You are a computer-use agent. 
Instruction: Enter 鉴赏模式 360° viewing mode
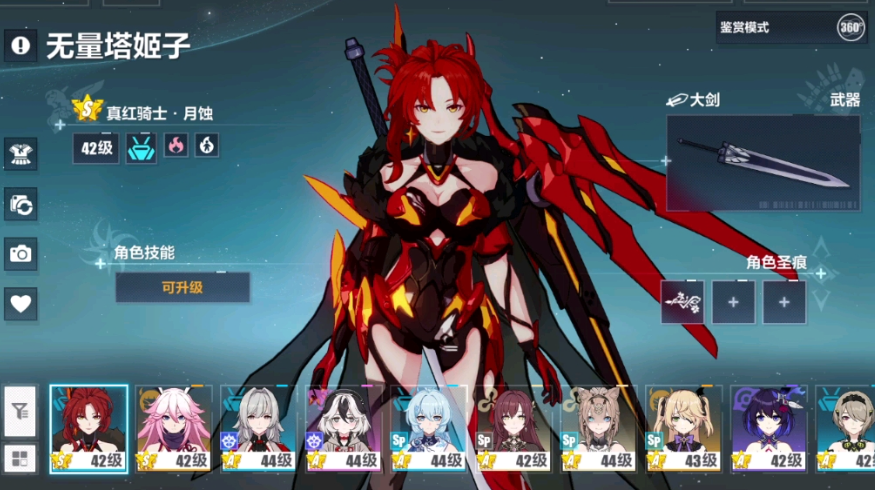[790, 28]
